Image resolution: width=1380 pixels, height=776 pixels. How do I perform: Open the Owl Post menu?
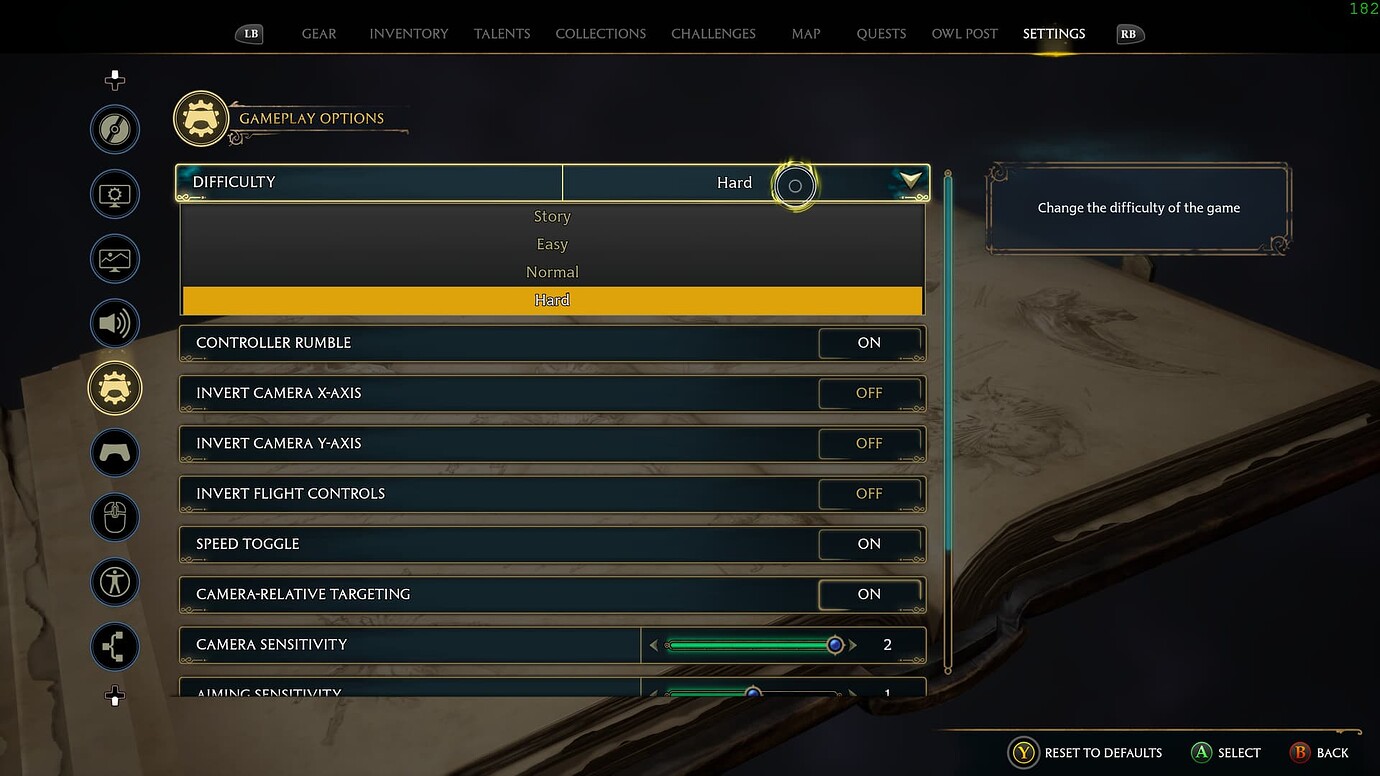pyautogui.click(x=963, y=33)
